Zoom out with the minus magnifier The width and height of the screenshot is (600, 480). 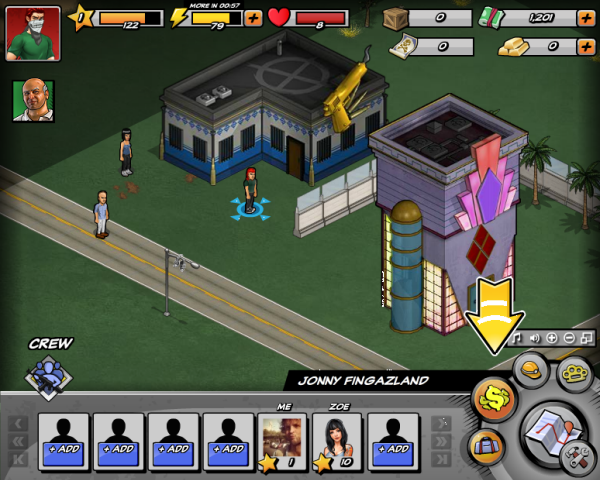(x=569, y=338)
